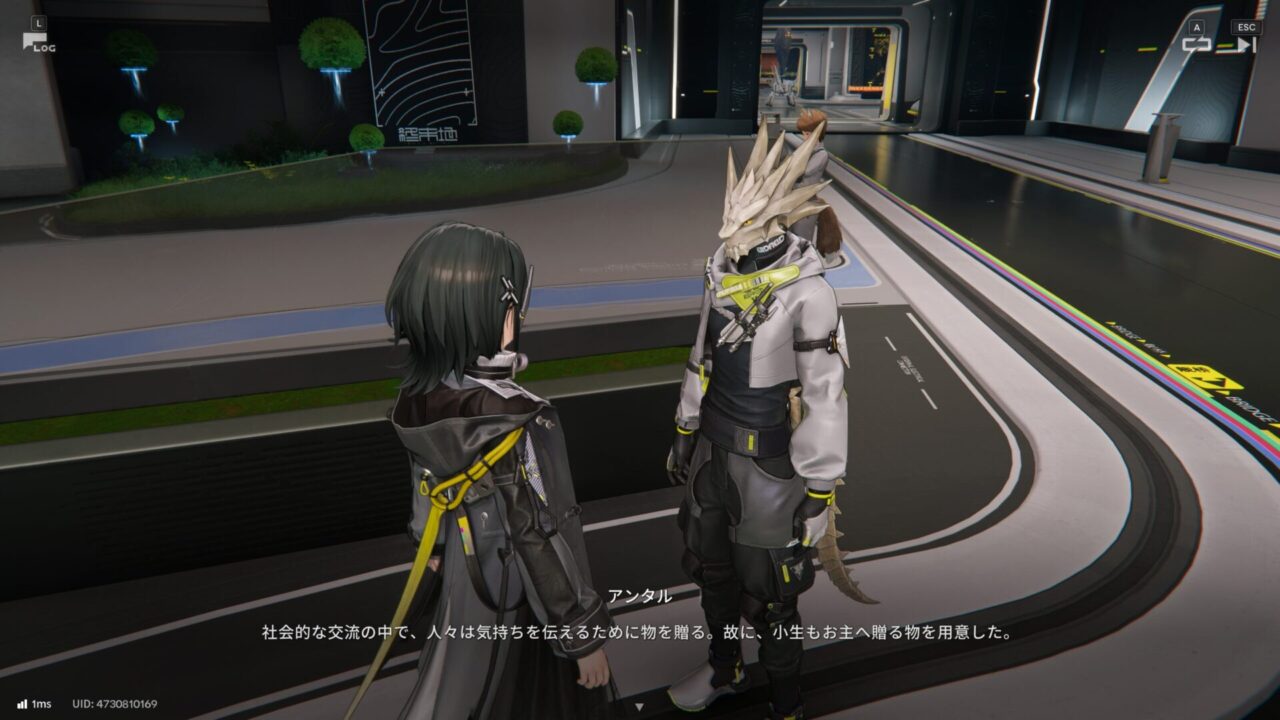Skip the cutscene with the skip-forward icon
Screen dimensions: 1280x720
coord(1245,43)
